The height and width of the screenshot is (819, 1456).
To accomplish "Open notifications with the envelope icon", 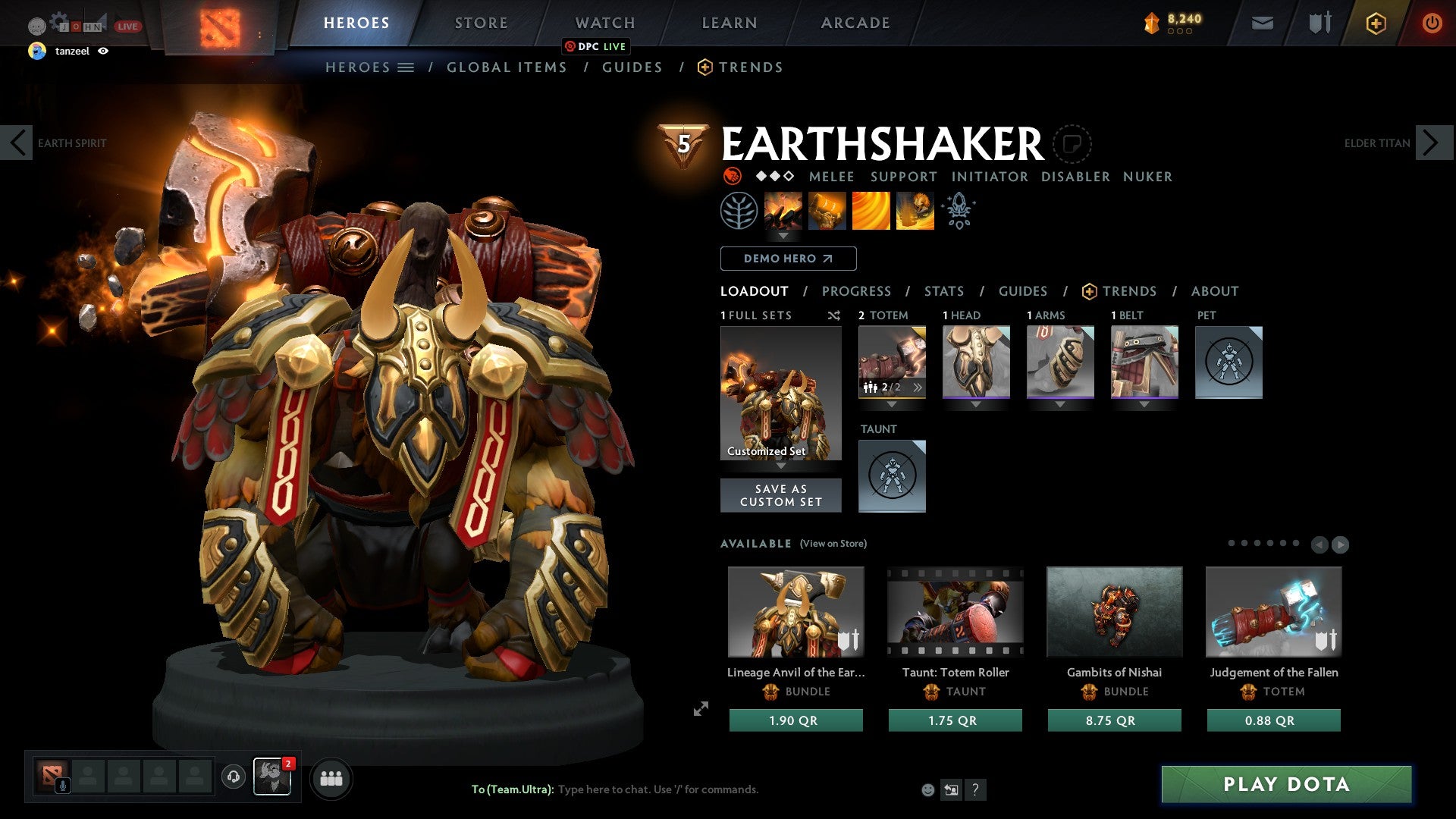I will tap(1263, 23).
